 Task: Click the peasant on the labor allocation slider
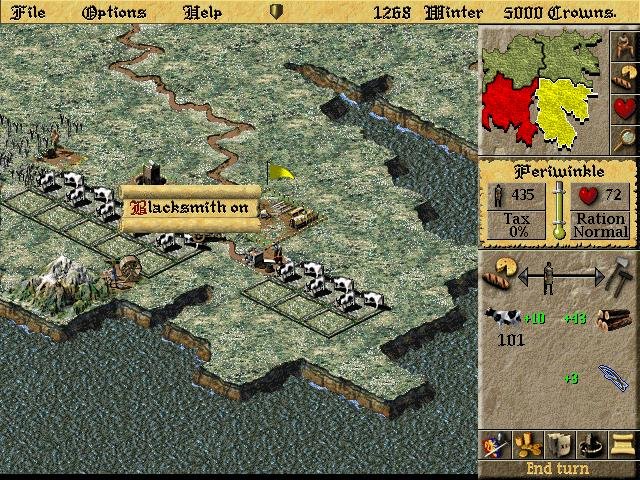(547, 275)
